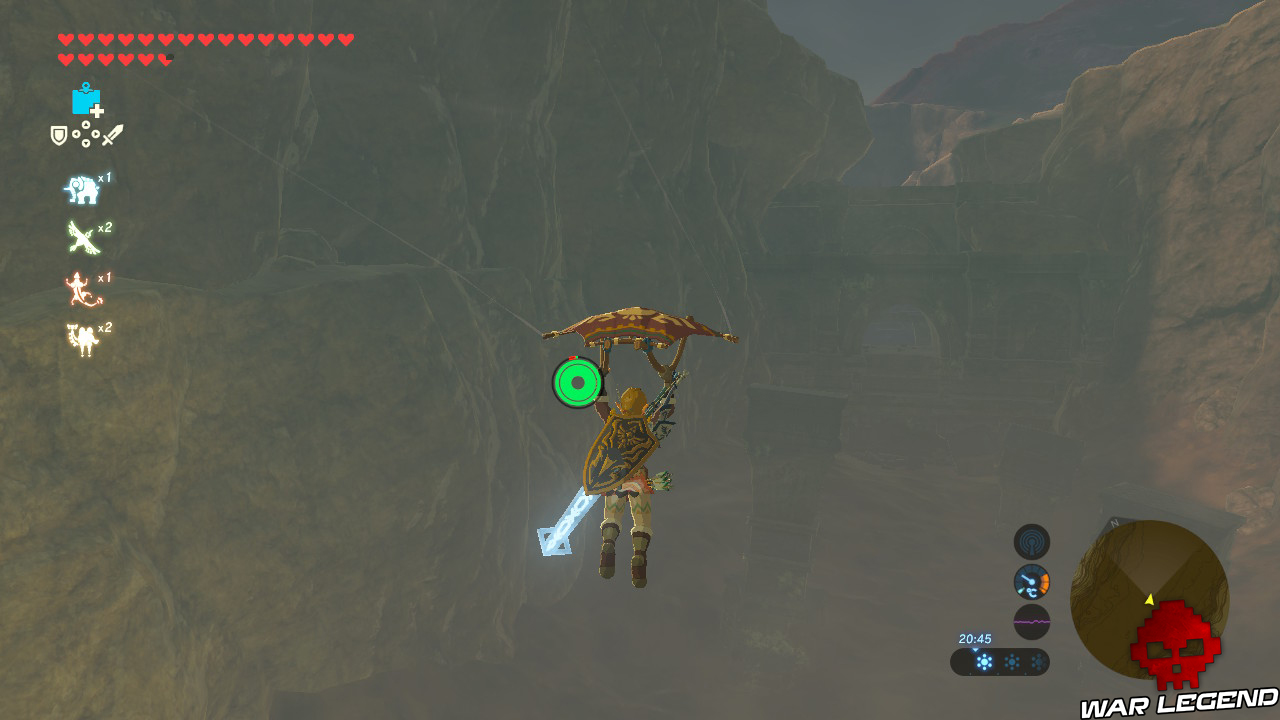This screenshot has width=1280, height=720.
Task: Click the temperature gauge indicator
Action: click(1032, 580)
